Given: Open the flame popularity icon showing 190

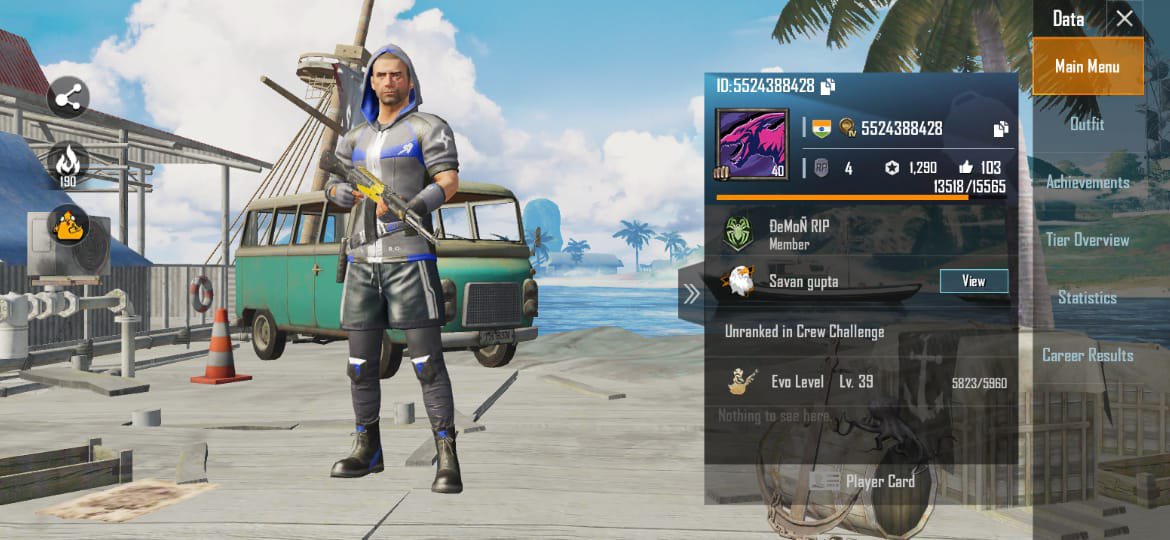Looking at the screenshot, I should (x=68, y=163).
